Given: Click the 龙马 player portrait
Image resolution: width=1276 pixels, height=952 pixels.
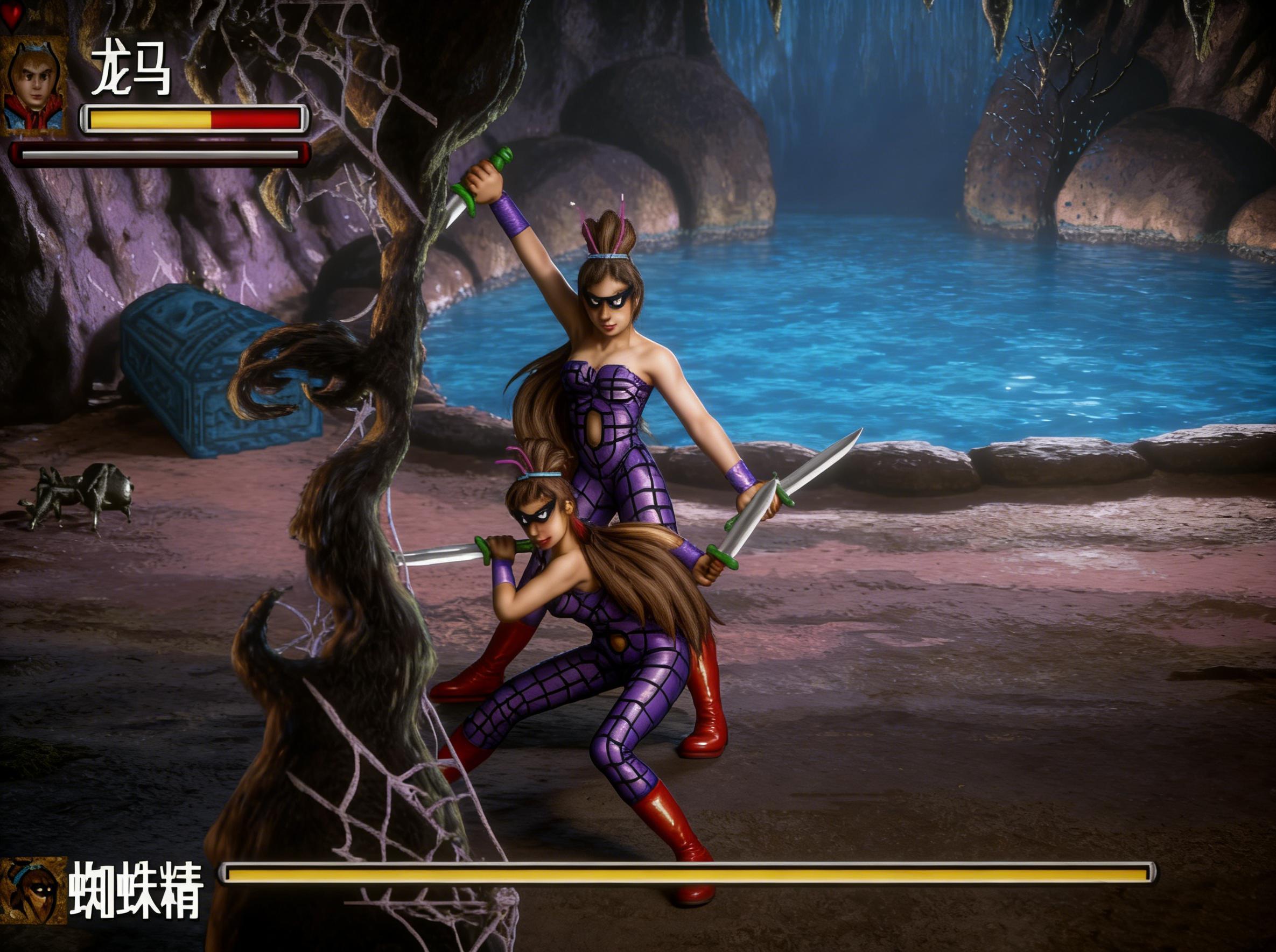Looking at the screenshot, I should 34,87.
